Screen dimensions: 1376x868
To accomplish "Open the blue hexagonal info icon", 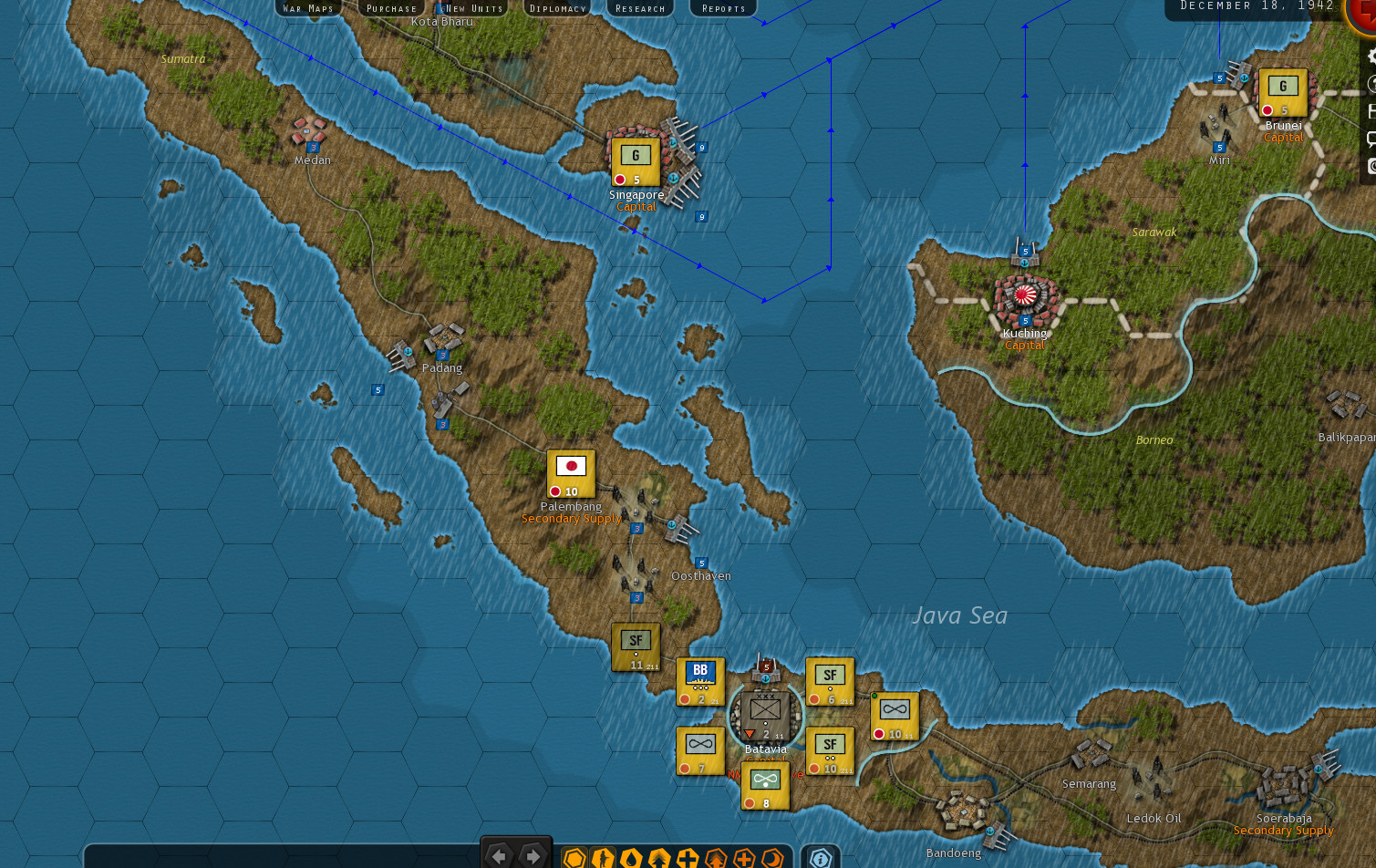I will pos(821,857).
